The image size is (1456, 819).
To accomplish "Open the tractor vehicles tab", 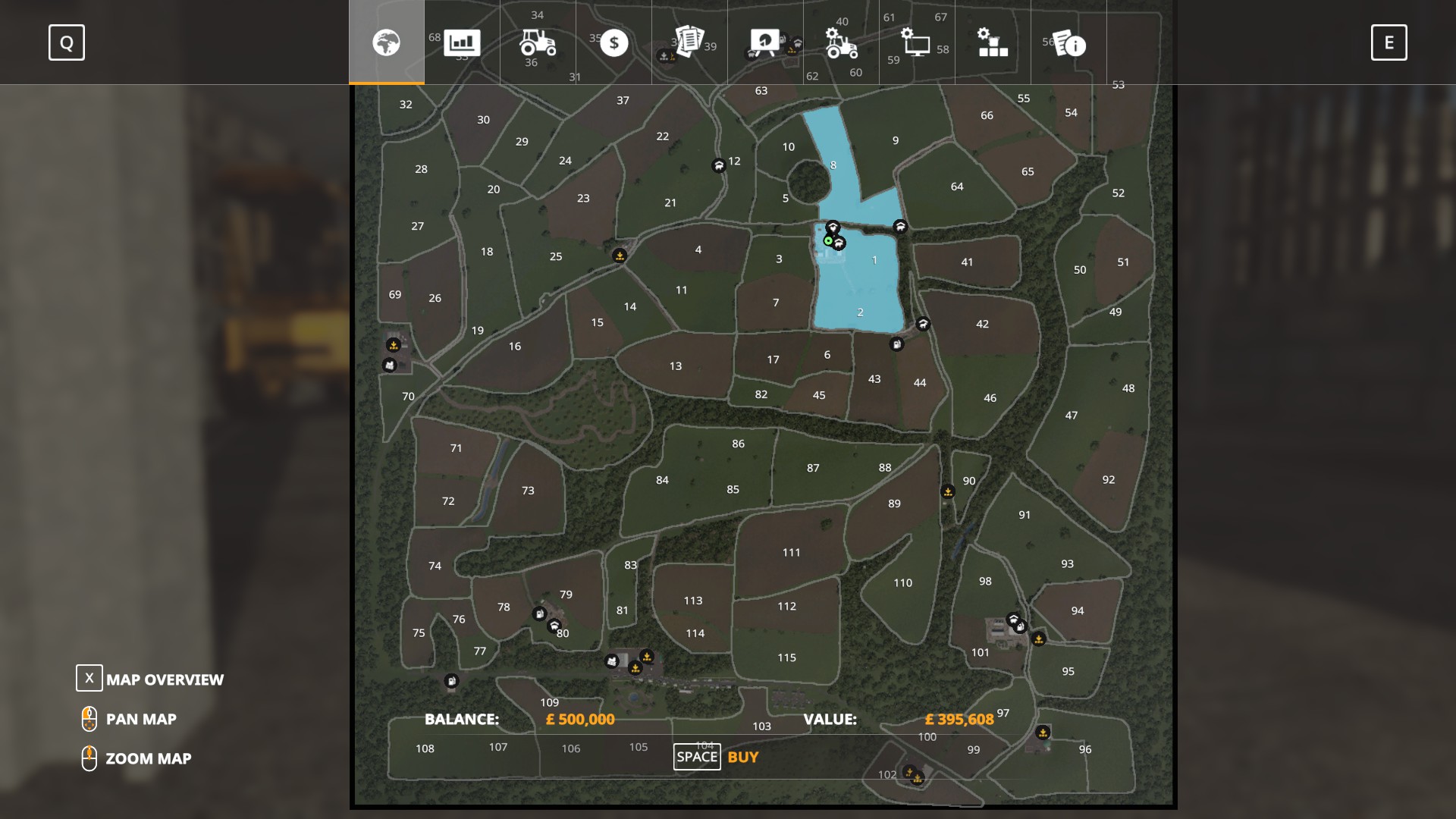I will coord(538,42).
